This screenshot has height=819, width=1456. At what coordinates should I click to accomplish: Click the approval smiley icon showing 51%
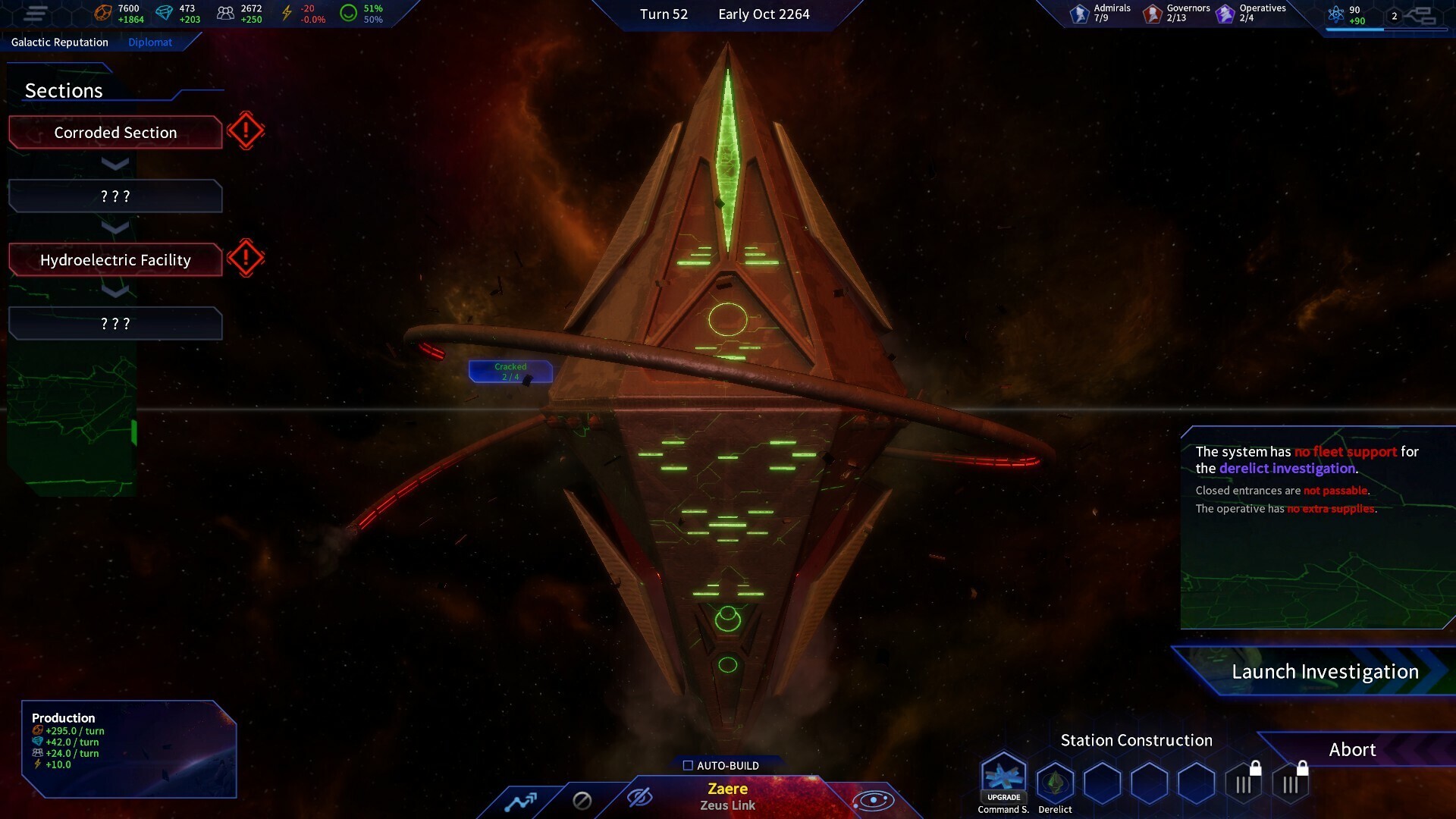(350, 11)
